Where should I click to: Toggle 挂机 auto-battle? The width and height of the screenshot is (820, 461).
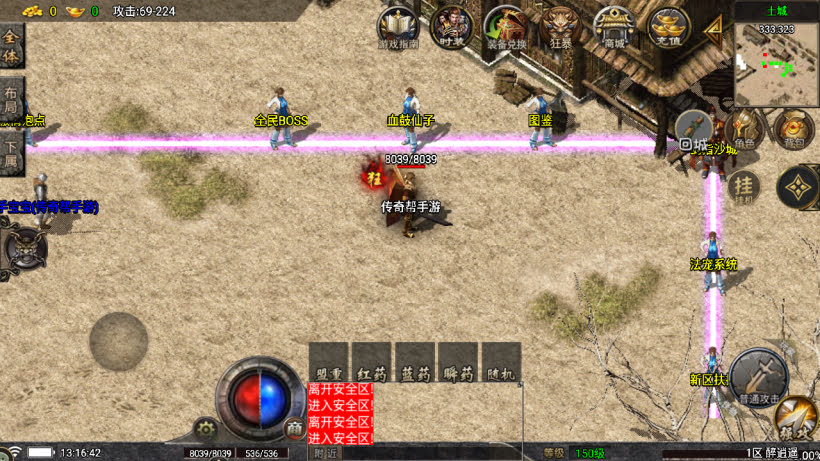(741, 186)
